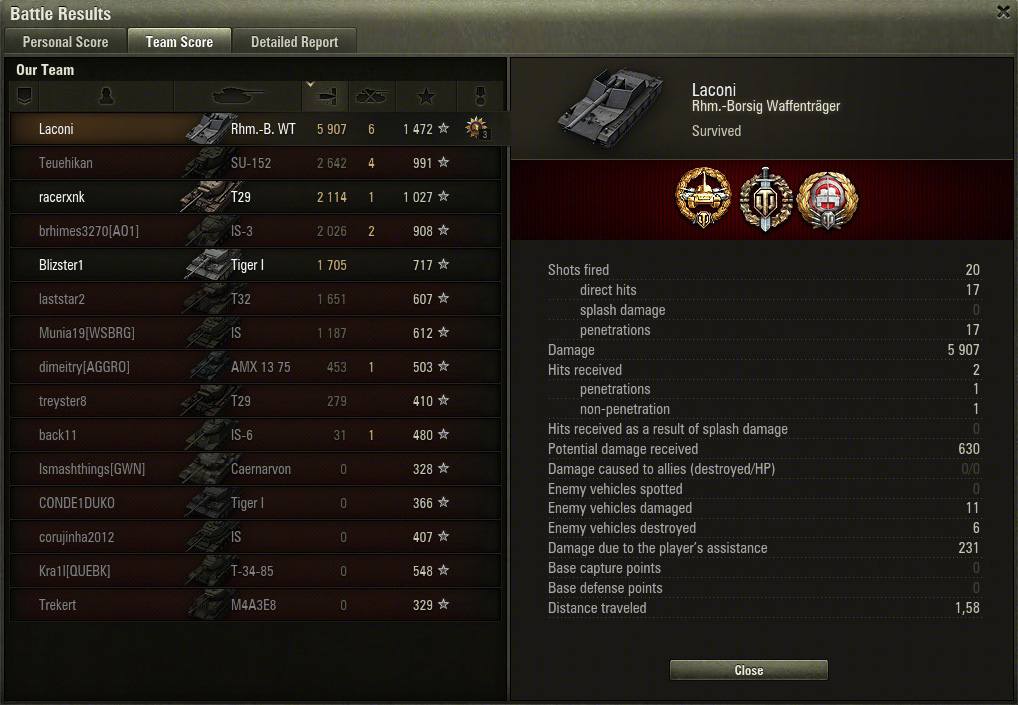Select laststar2's T32 row
The height and width of the screenshot is (705, 1018).
[255, 299]
